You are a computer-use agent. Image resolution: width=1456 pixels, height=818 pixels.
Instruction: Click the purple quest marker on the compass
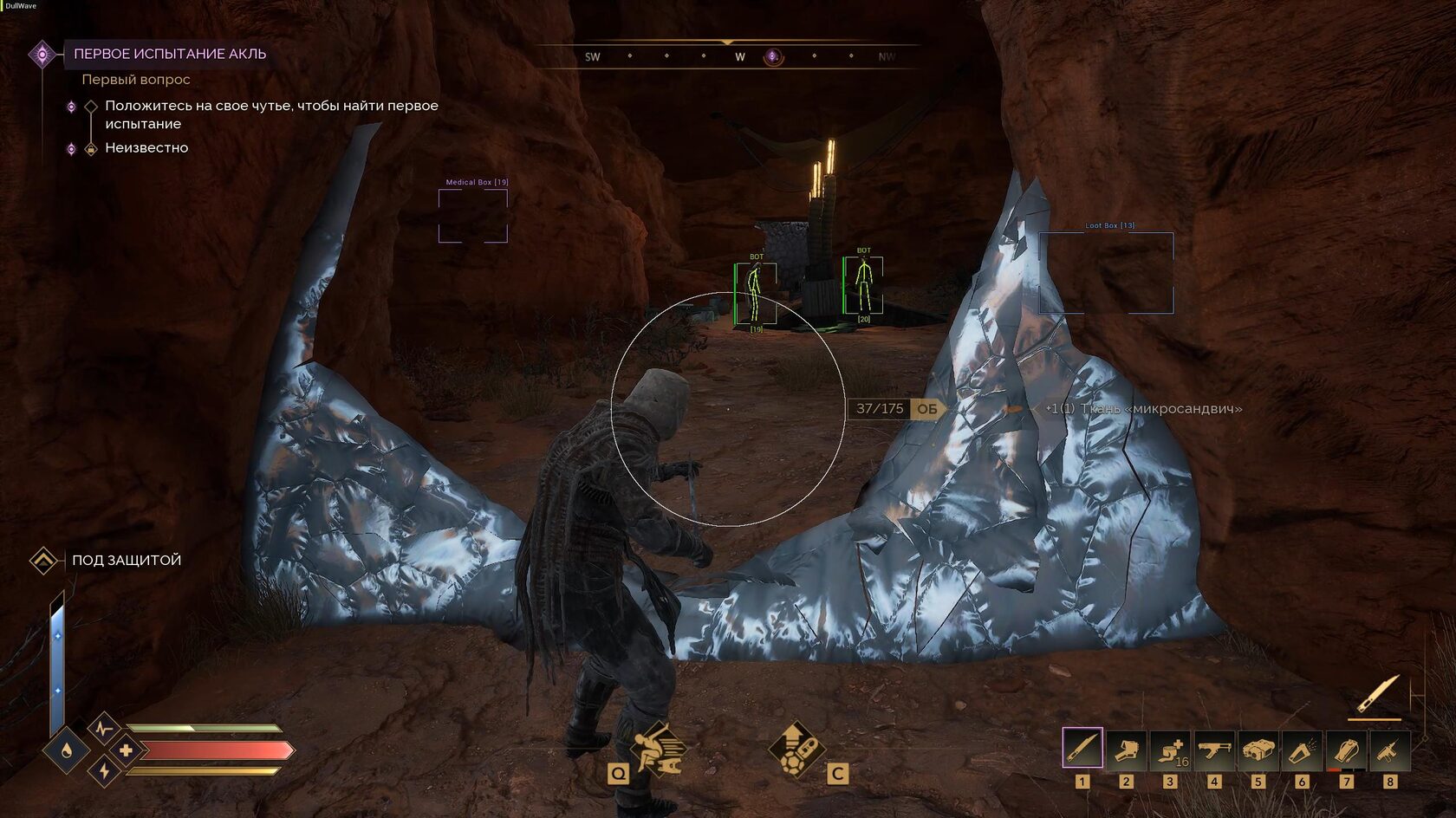[773, 57]
